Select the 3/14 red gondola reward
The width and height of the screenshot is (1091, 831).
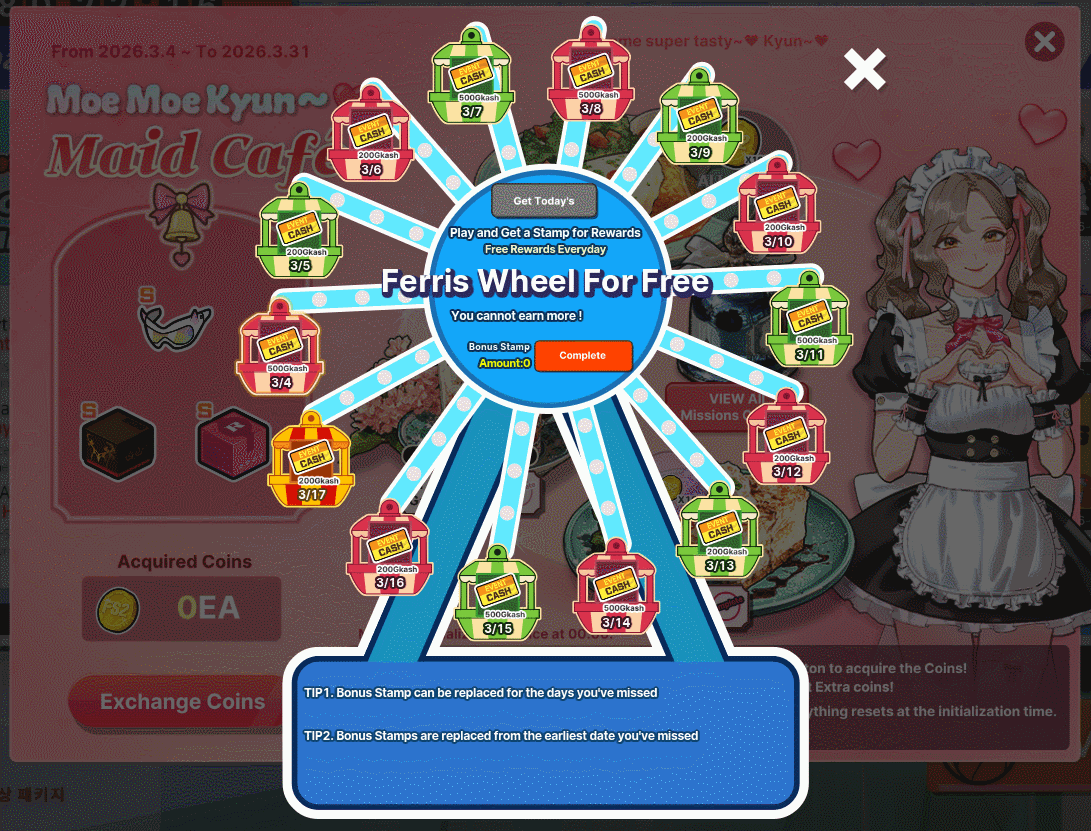tap(617, 590)
